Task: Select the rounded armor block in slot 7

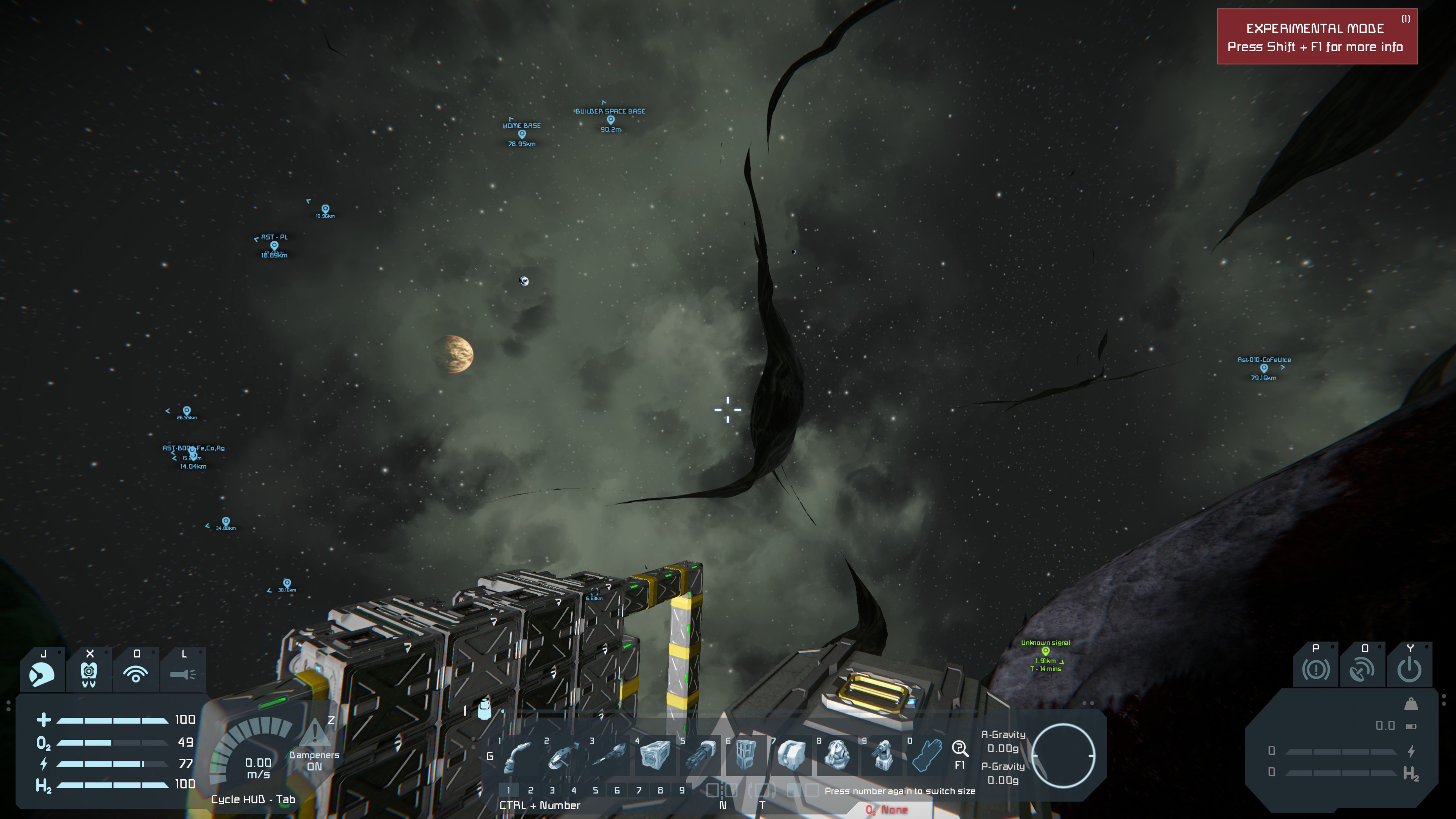Action: [791, 756]
